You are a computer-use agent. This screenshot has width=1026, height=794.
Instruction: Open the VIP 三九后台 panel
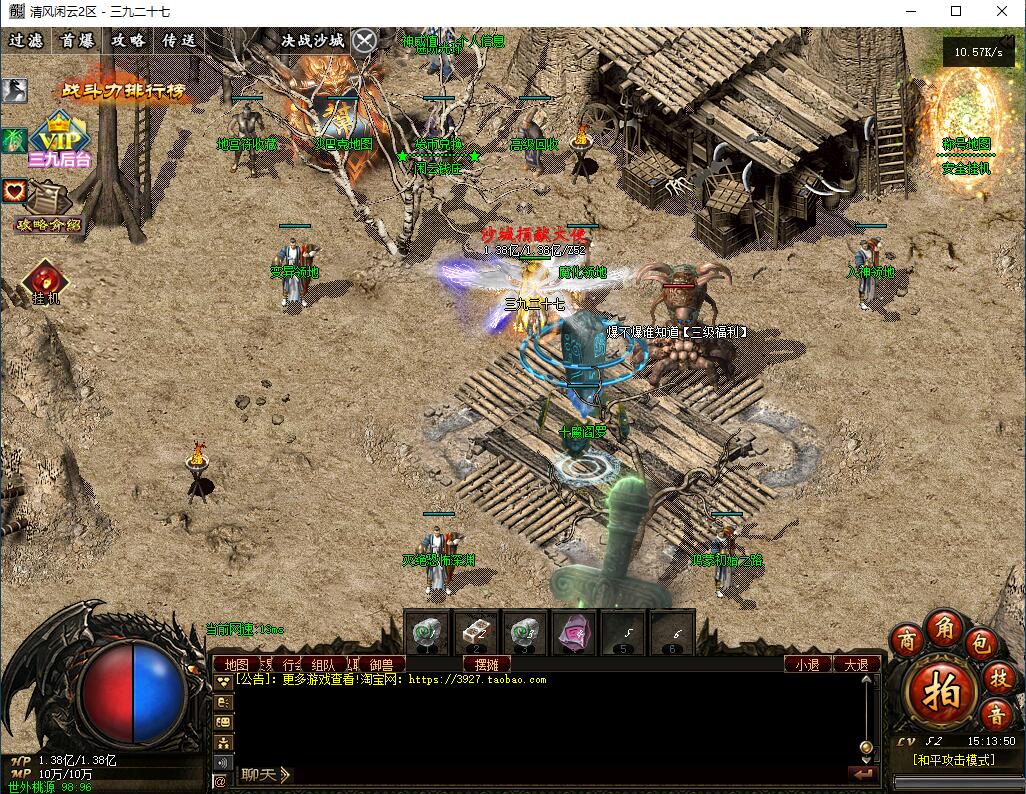(60, 138)
